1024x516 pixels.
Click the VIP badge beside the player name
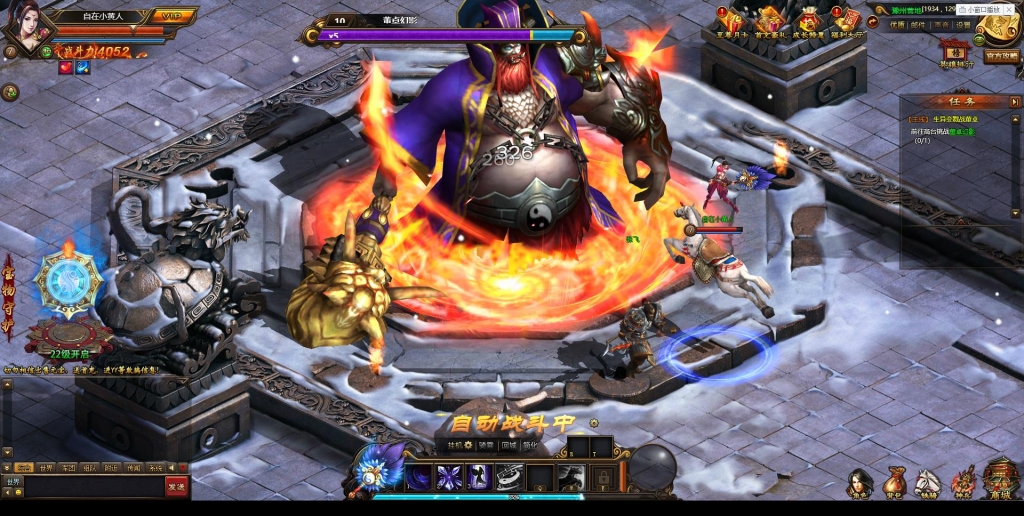coord(172,16)
